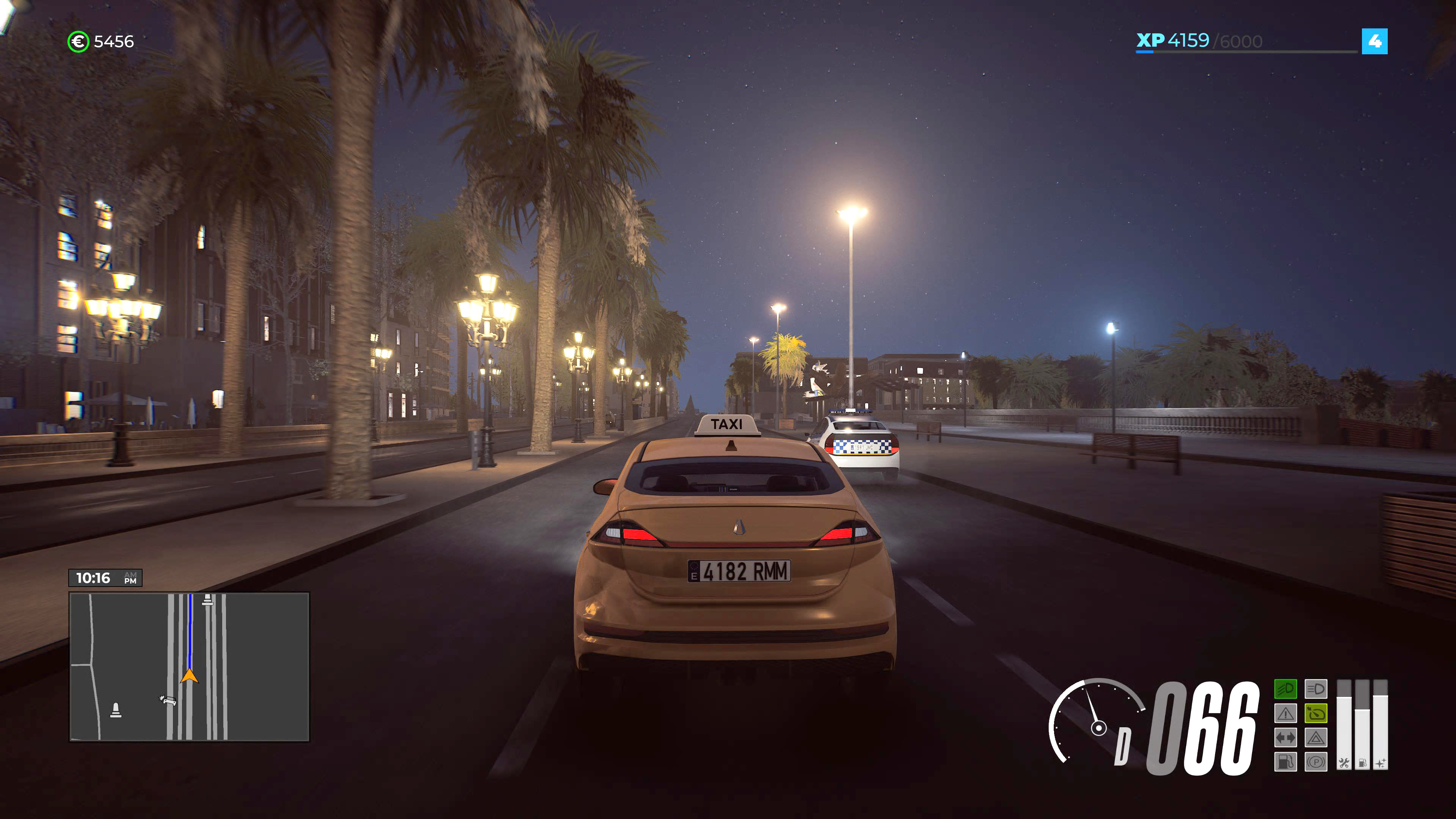
Task: Click the high beam headlights indicator
Action: (1316, 689)
